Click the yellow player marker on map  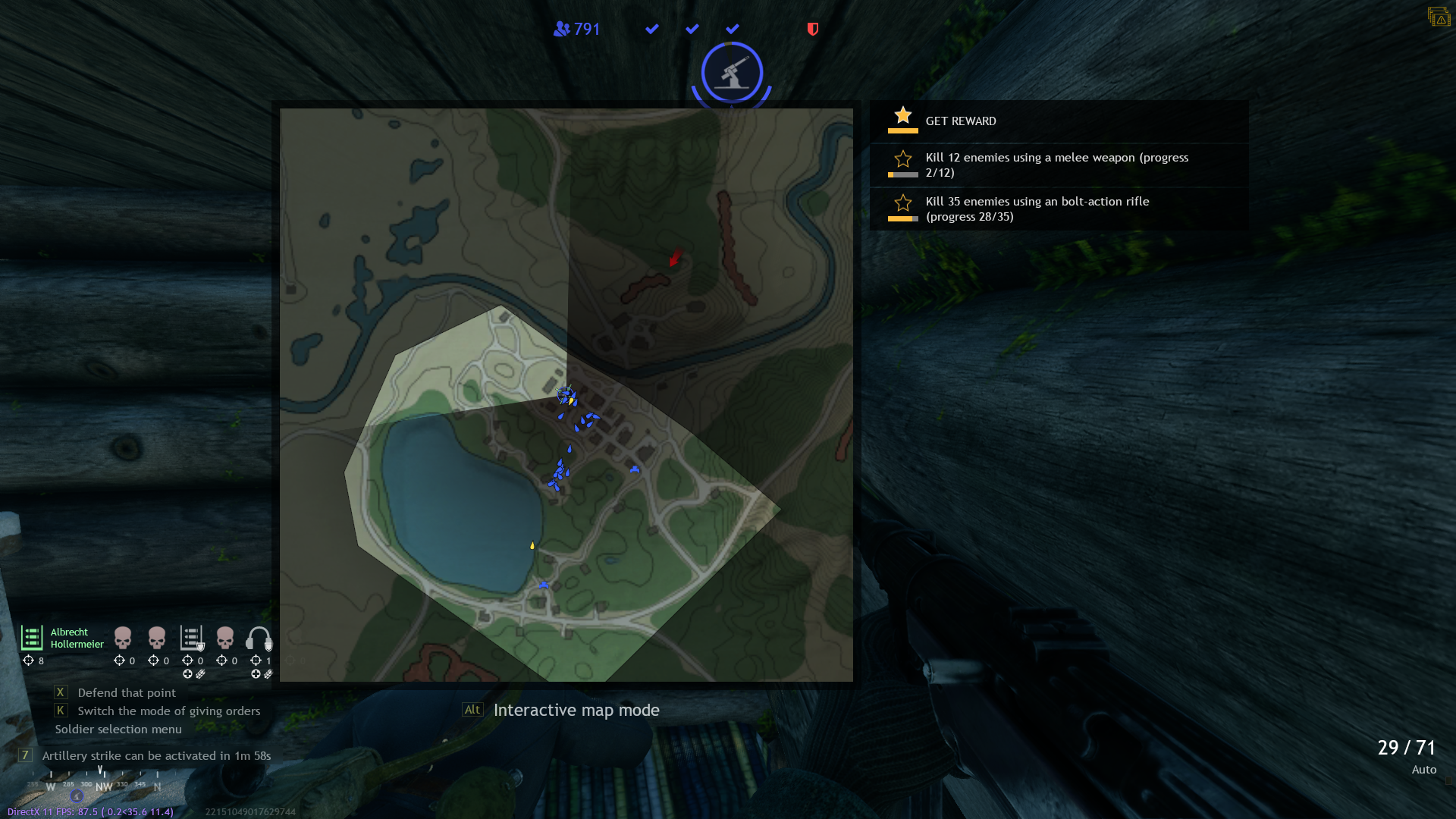click(x=532, y=545)
